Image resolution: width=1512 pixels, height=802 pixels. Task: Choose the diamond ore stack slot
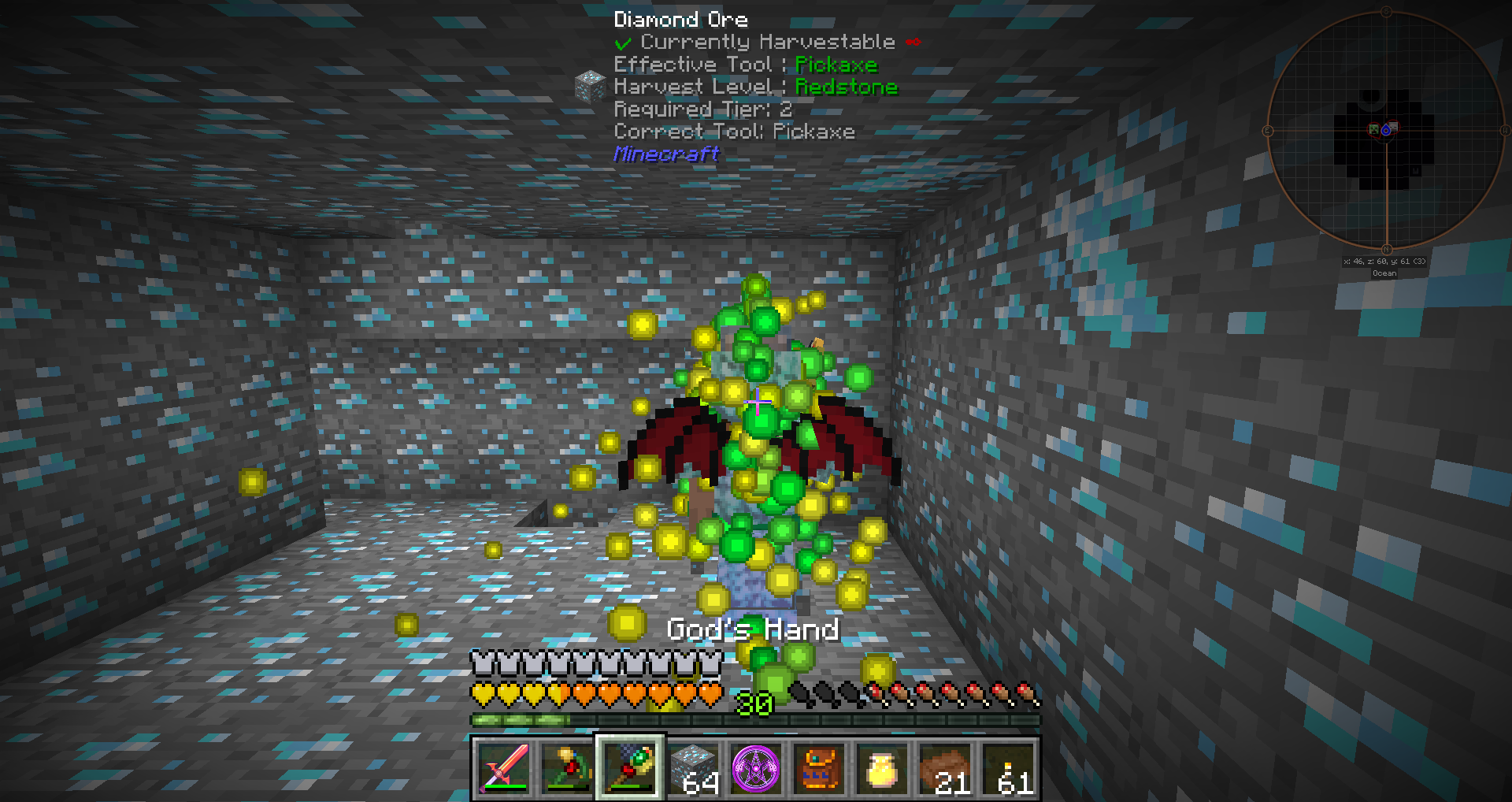(x=693, y=768)
